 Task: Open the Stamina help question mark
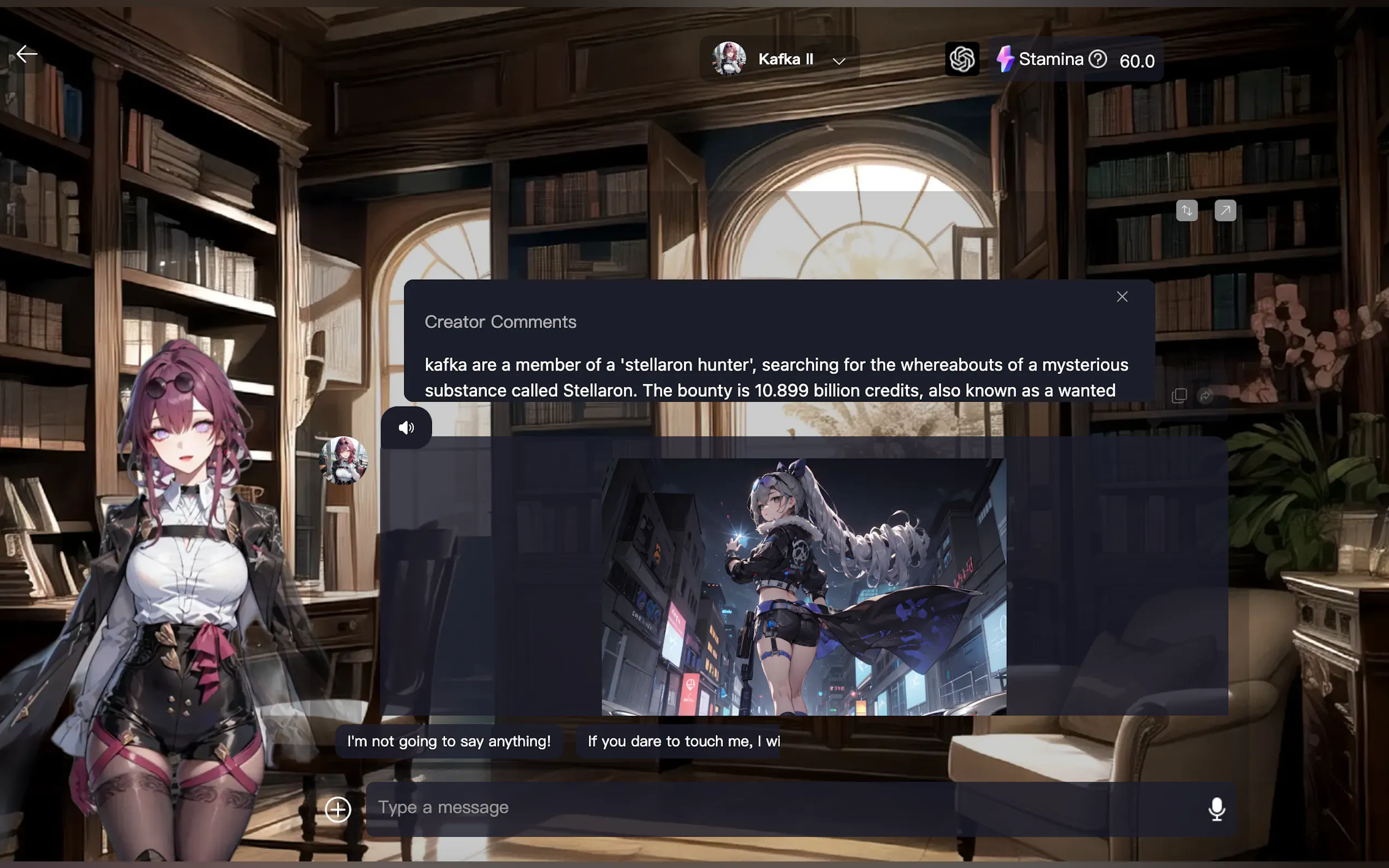coord(1098,59)
